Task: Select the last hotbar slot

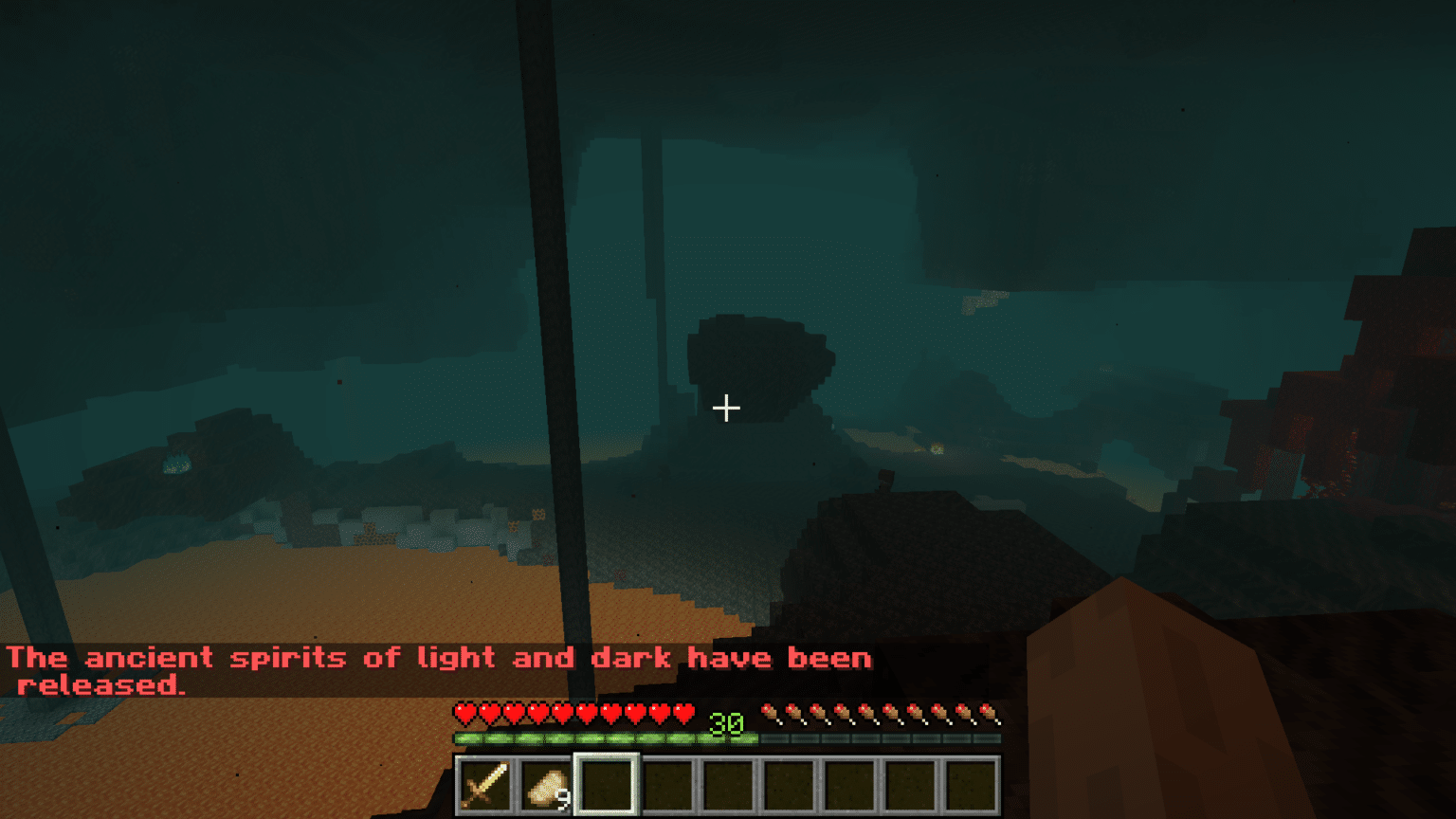Action: pyautogui.click(x=973, y=787)
